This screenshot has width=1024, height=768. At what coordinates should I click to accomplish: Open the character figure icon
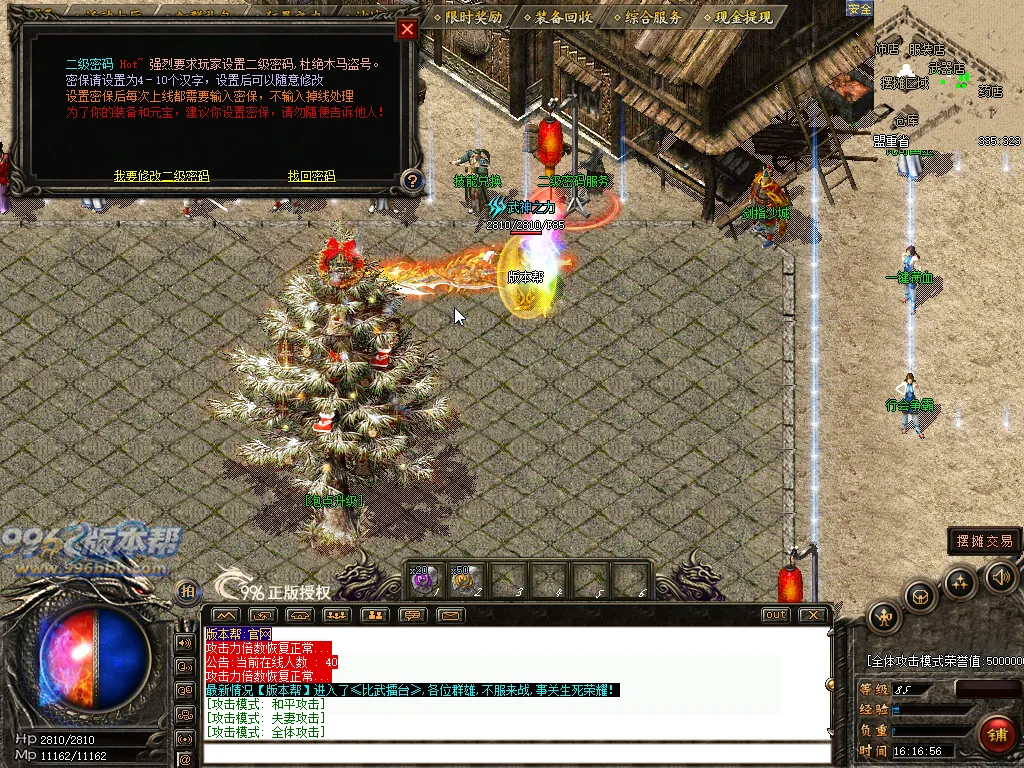(x=884, y=617)
